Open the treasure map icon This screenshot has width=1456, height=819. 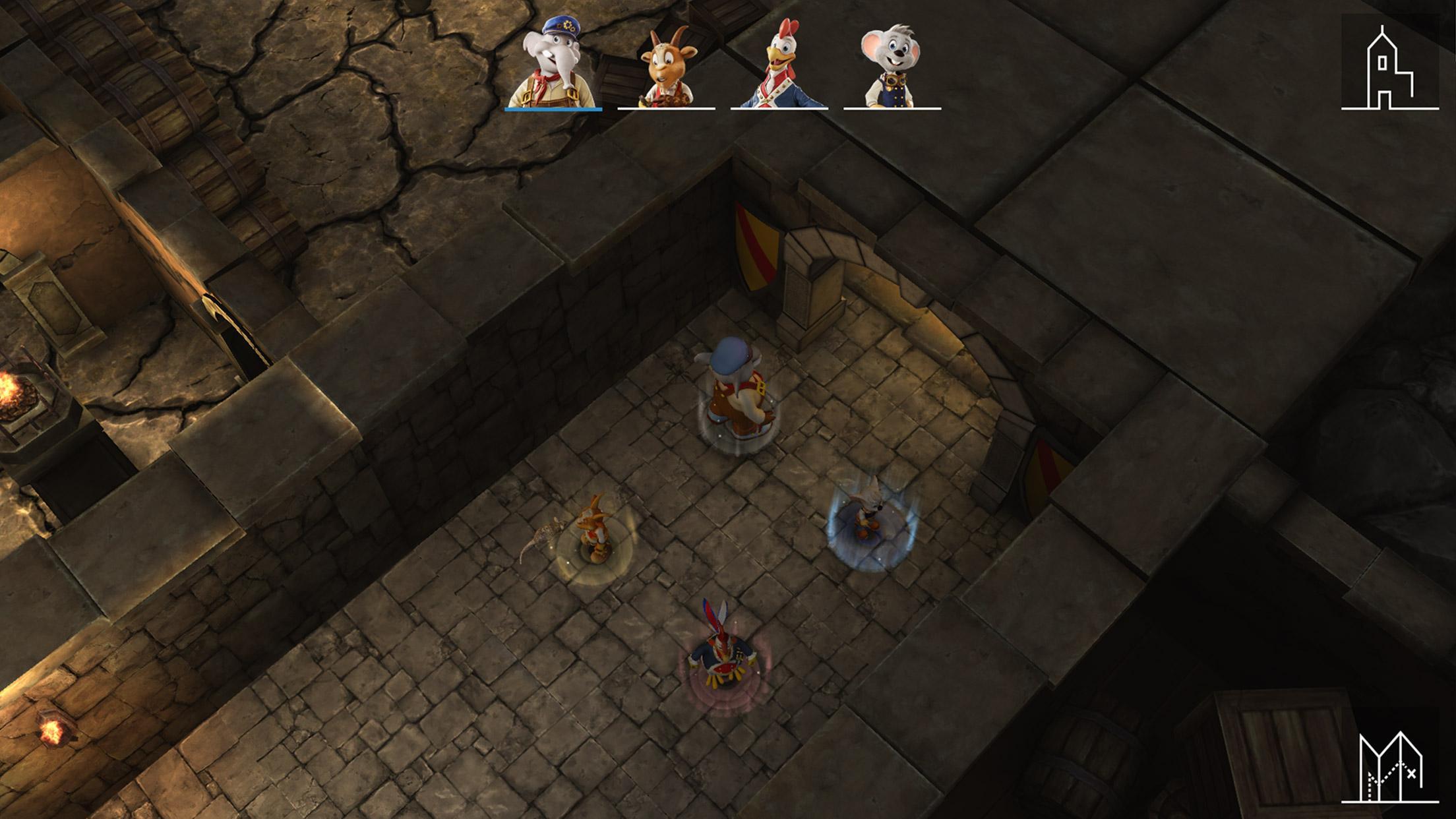tap(1389, 767)
